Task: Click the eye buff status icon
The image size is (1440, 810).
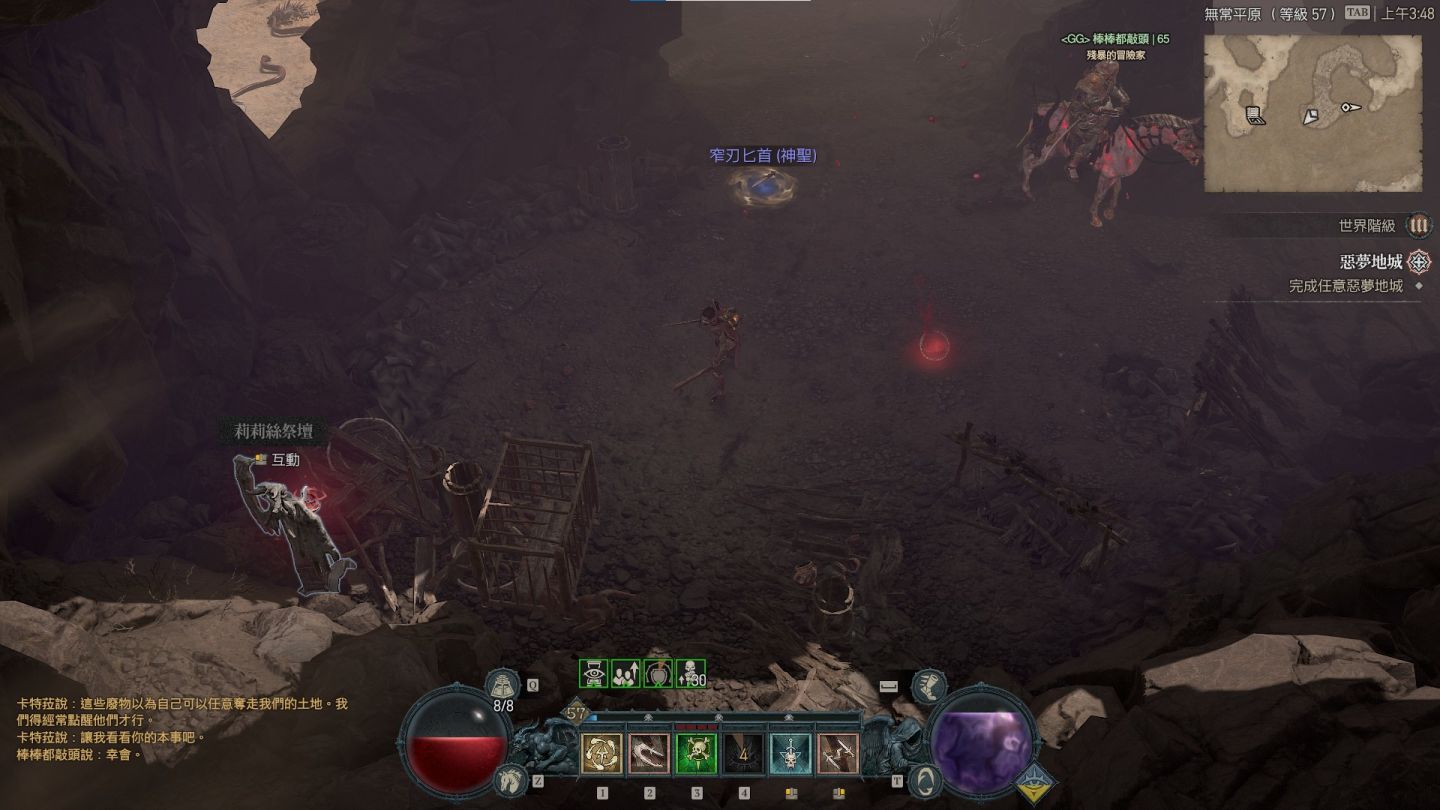Action: click(x=594, y=674)
